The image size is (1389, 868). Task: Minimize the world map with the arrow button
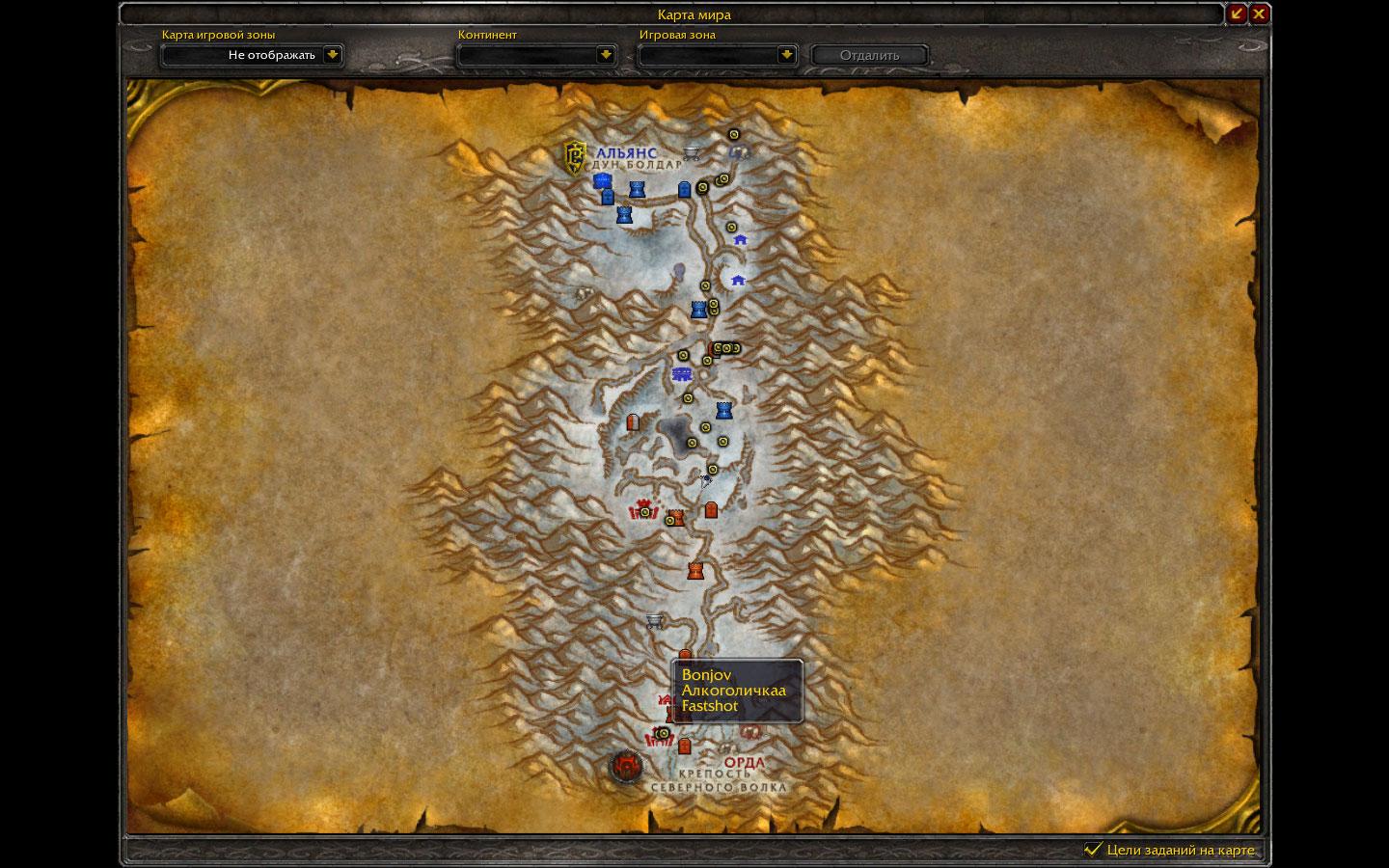pos(1237,14)
